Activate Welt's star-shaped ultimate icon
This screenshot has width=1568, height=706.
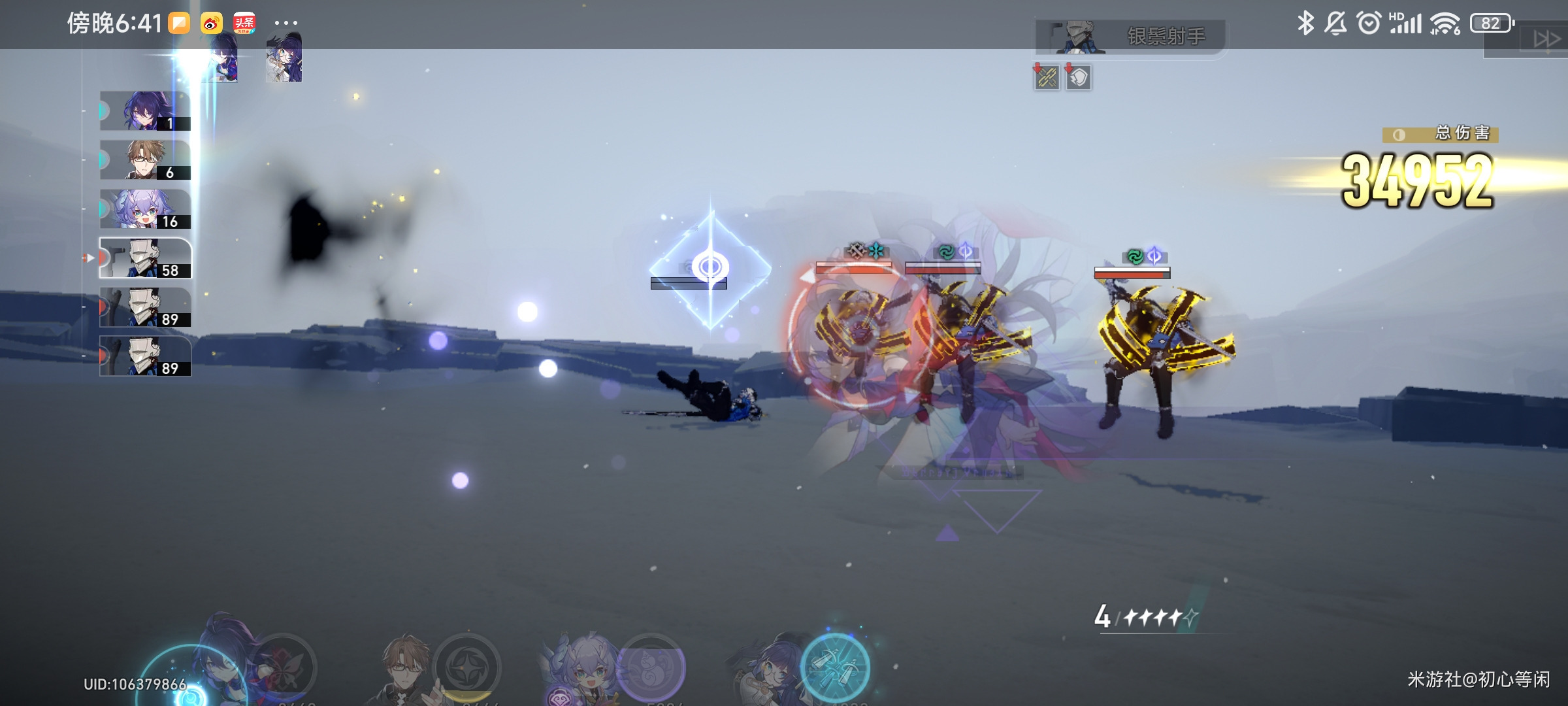click(x=466, y=668)
